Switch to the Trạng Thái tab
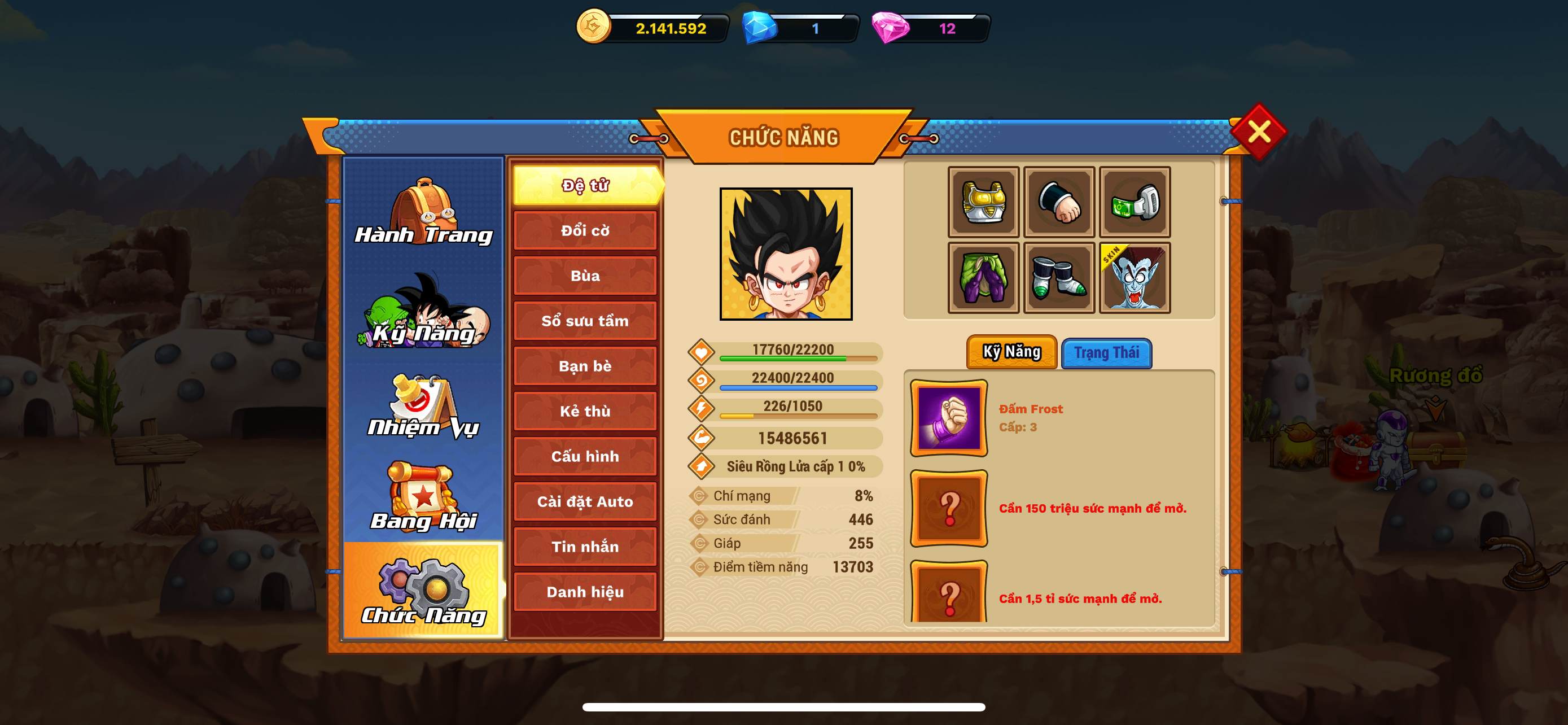 pos(1106,353)
